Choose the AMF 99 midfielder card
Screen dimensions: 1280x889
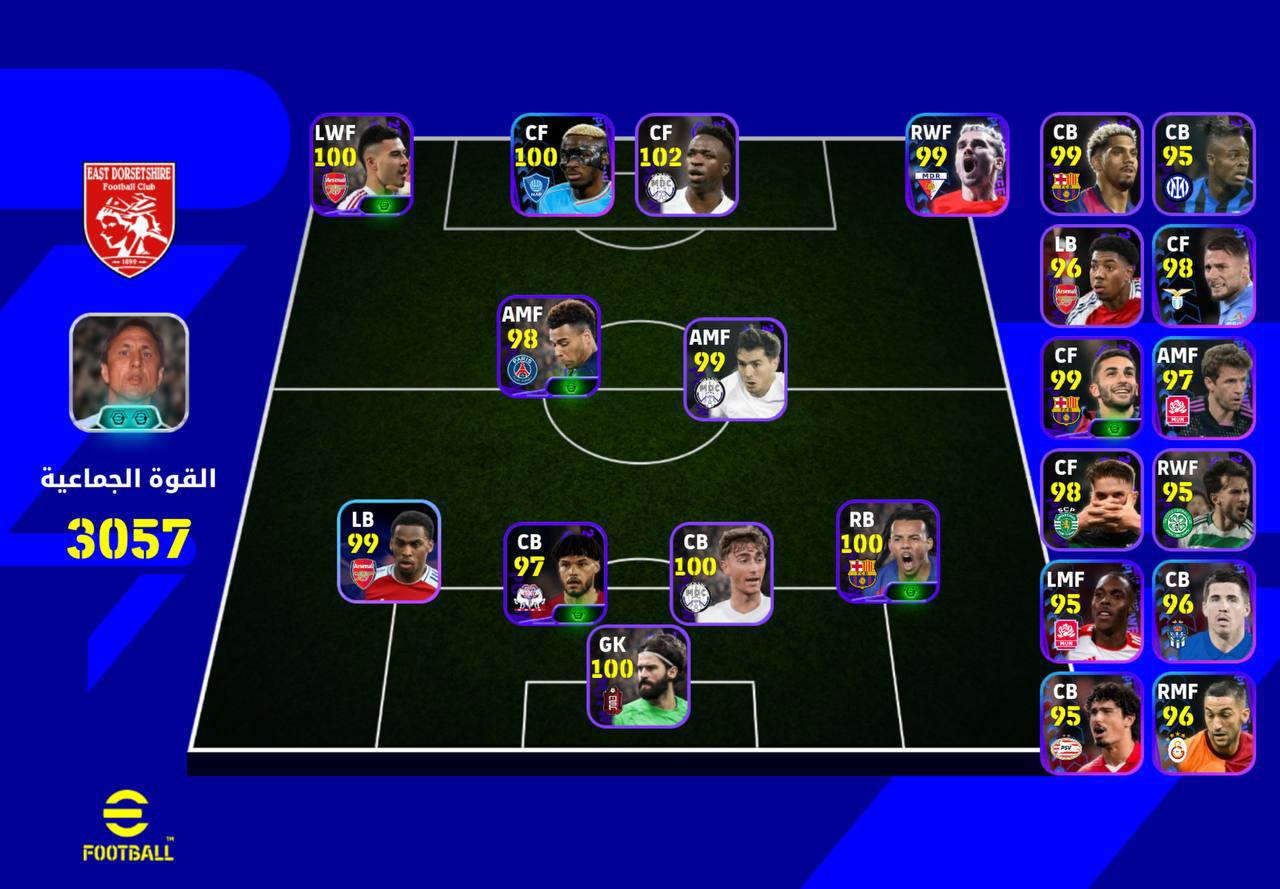point(735,369)
